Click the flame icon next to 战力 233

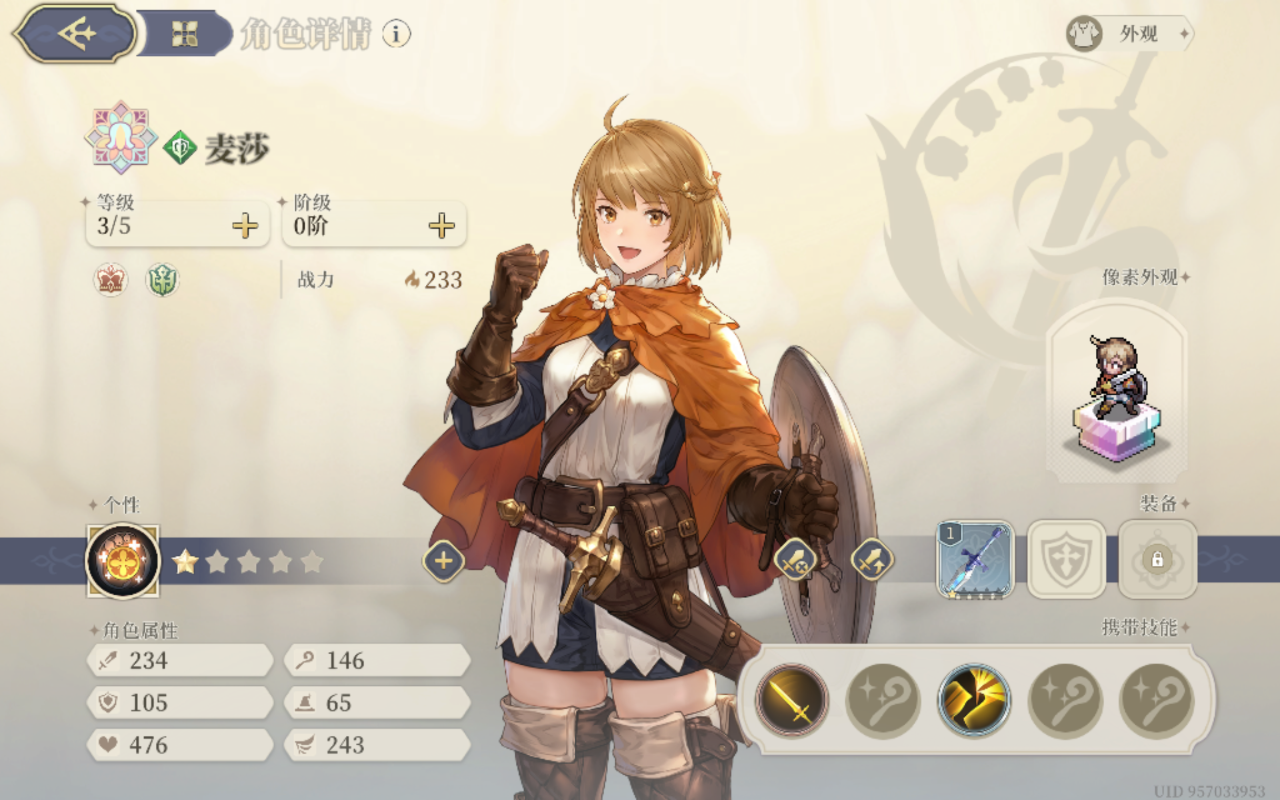(413, 280)
